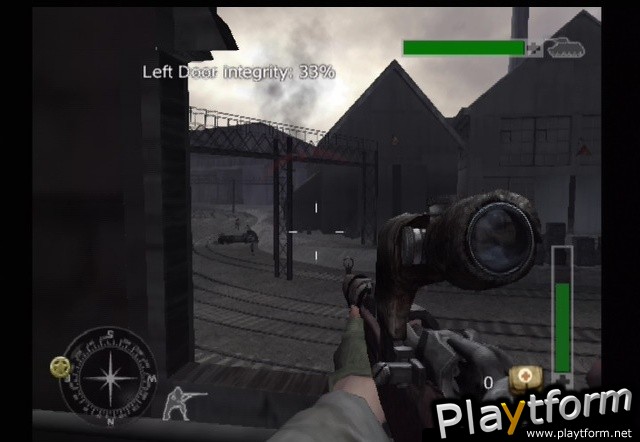Image resolution: width=640 pixels, height=442 pixels.
Task: Visit the www.playtform.net link
Action: pyautogui.click(x=578, y=432)
